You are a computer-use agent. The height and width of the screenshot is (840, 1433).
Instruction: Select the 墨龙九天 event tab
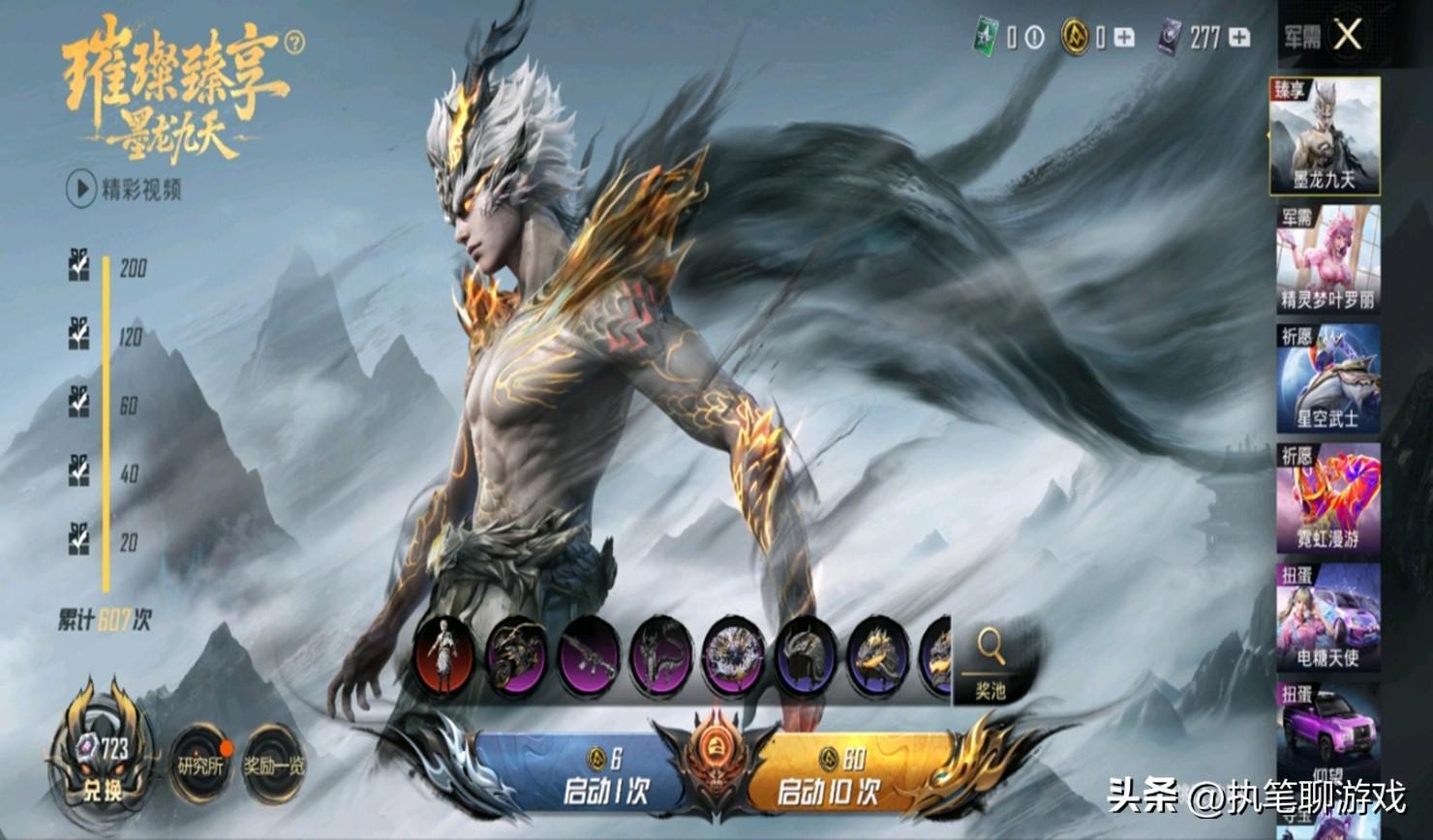coord(1325,137)
